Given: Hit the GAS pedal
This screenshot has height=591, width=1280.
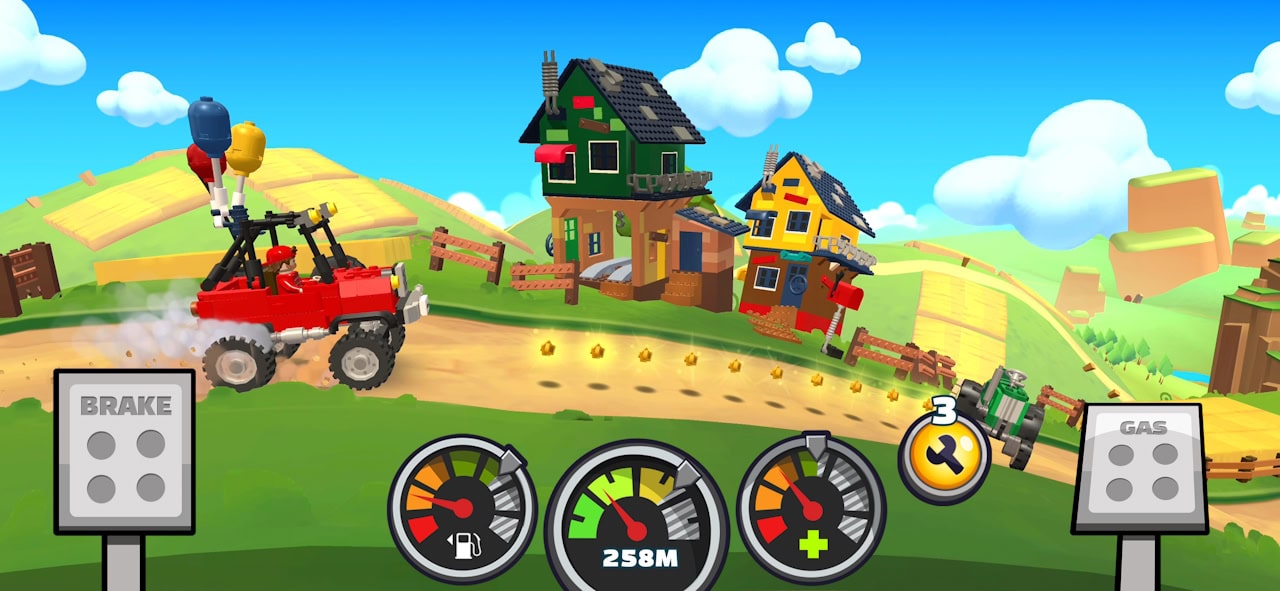Looking at the screenshot, I should pos(1141,468).
